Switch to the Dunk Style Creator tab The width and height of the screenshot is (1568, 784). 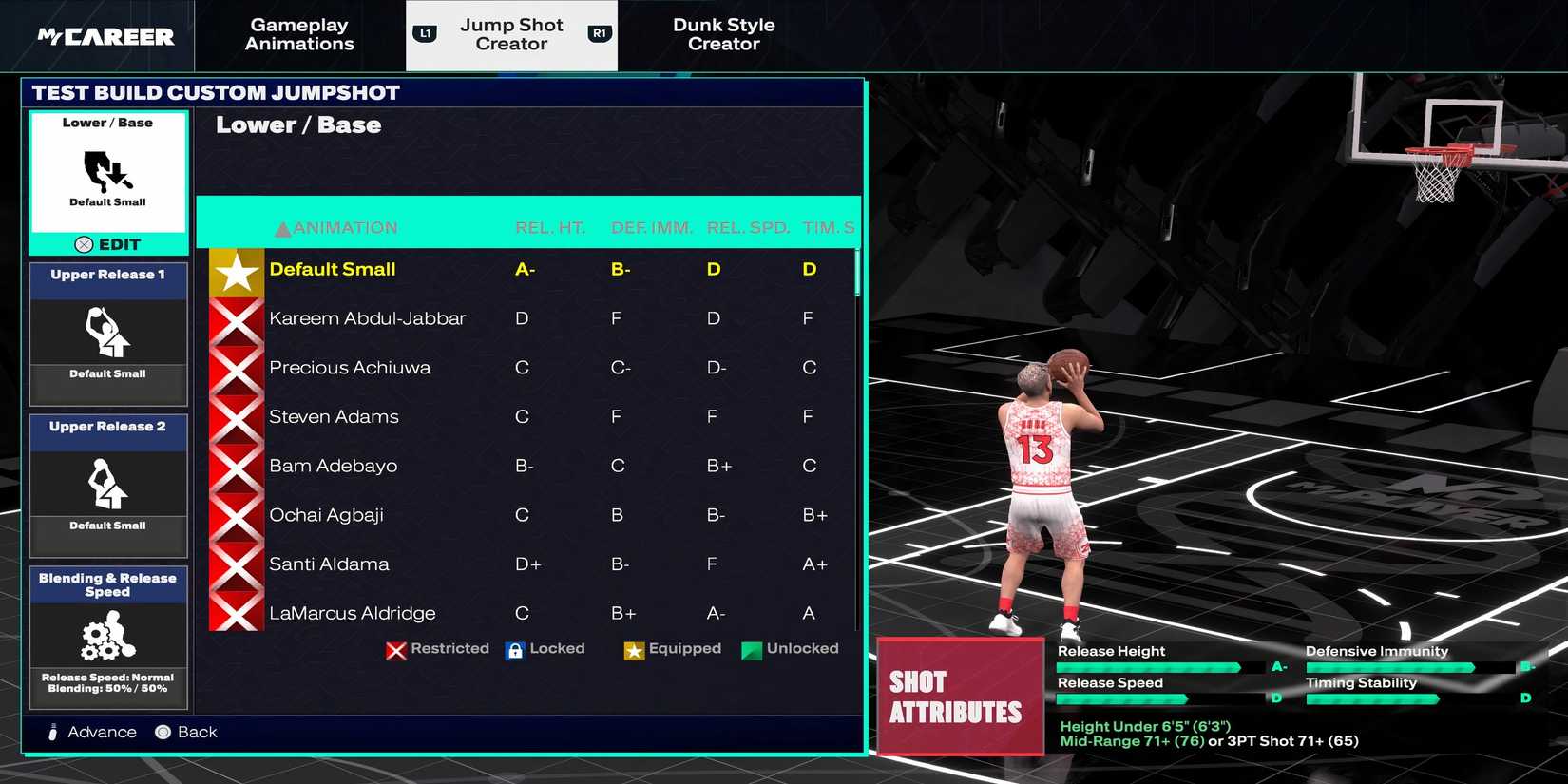pos(724,35)
